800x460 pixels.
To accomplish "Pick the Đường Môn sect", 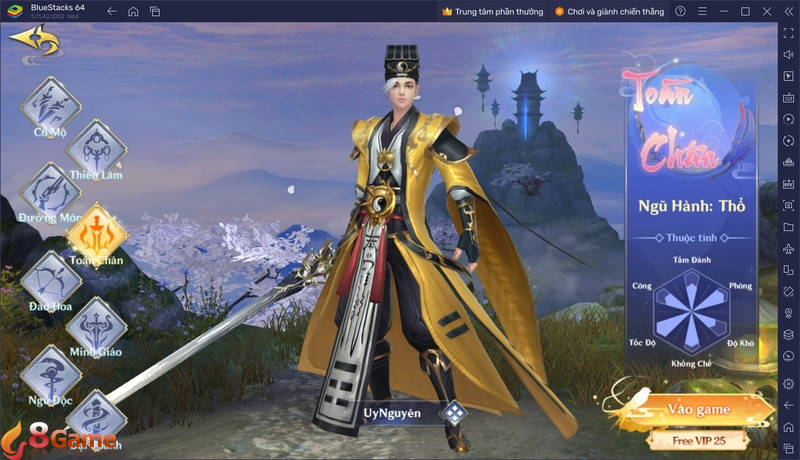I will [x=48, y=190].
